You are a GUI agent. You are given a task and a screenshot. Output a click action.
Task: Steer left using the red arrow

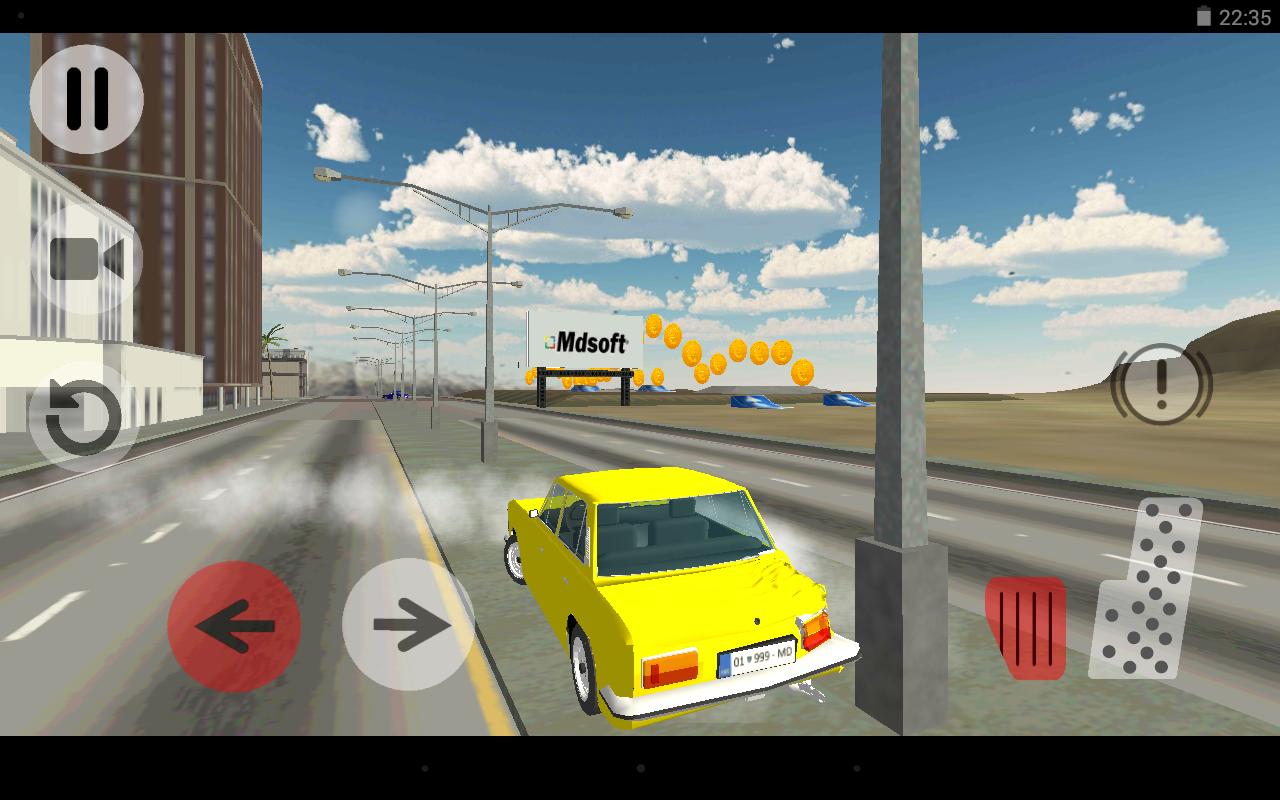click(235, 625)
